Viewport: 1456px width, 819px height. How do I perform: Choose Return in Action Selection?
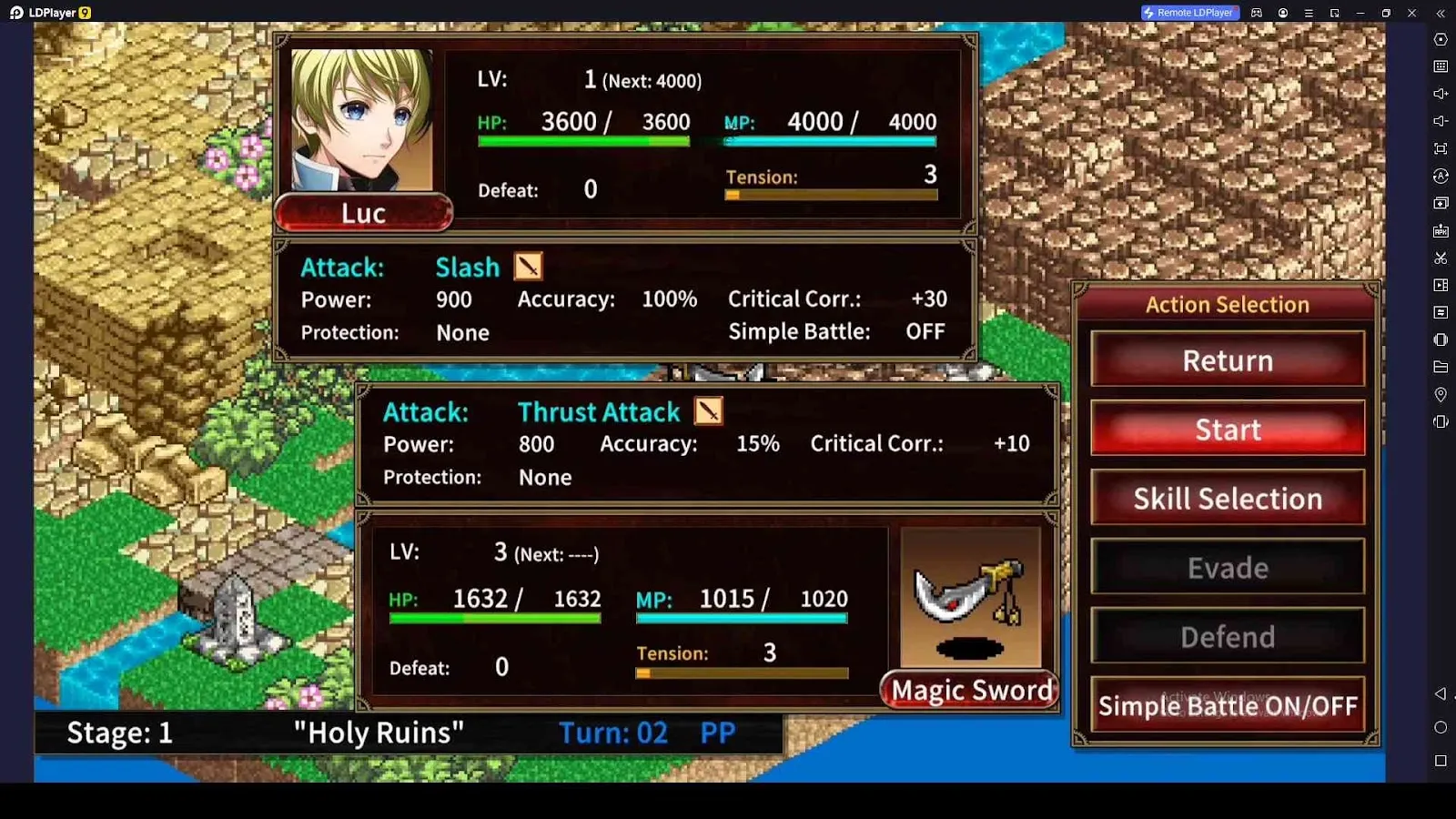(1227, 360)
